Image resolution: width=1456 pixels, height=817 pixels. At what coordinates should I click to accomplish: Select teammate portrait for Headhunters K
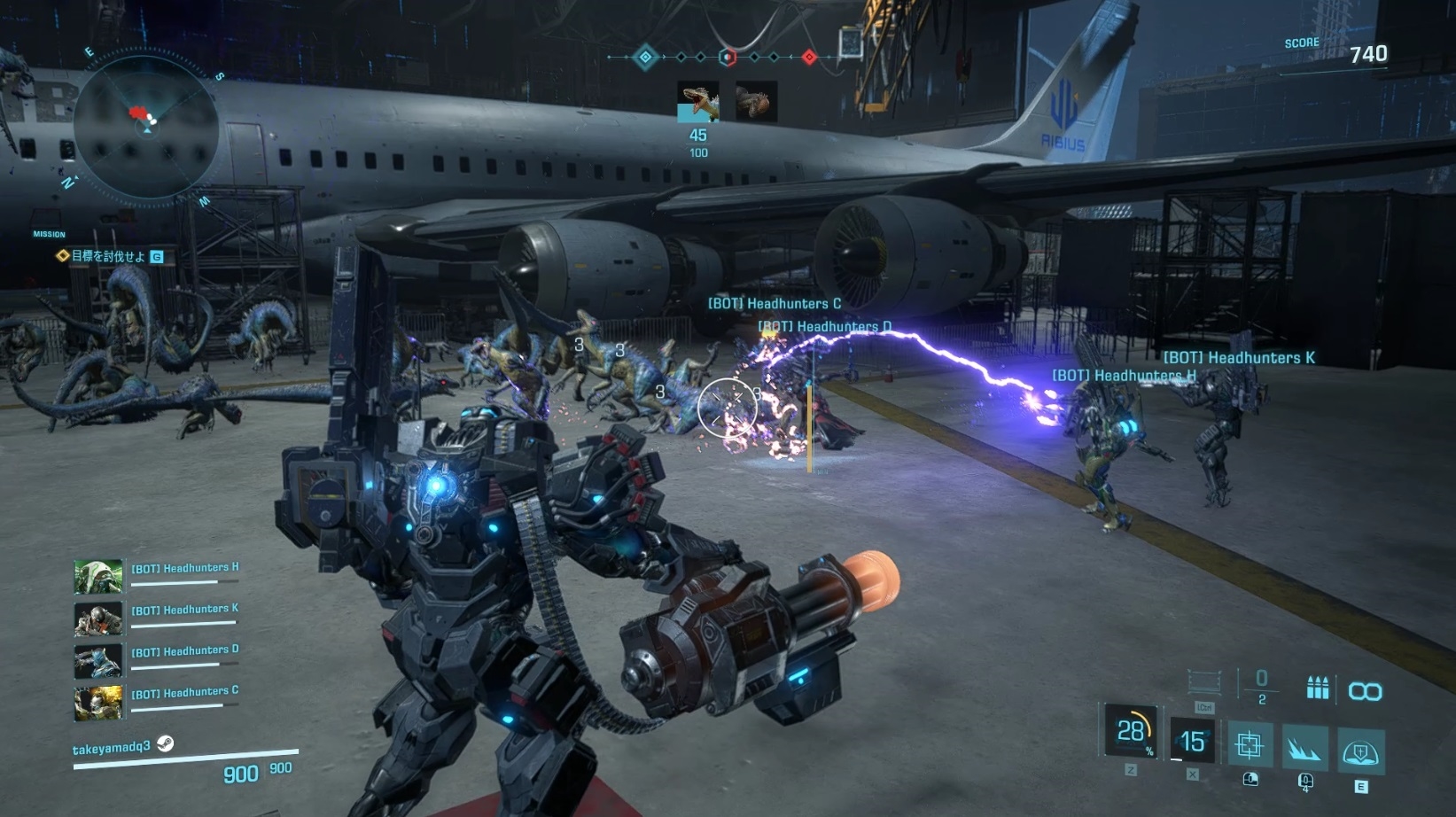[x=98, y=619]
